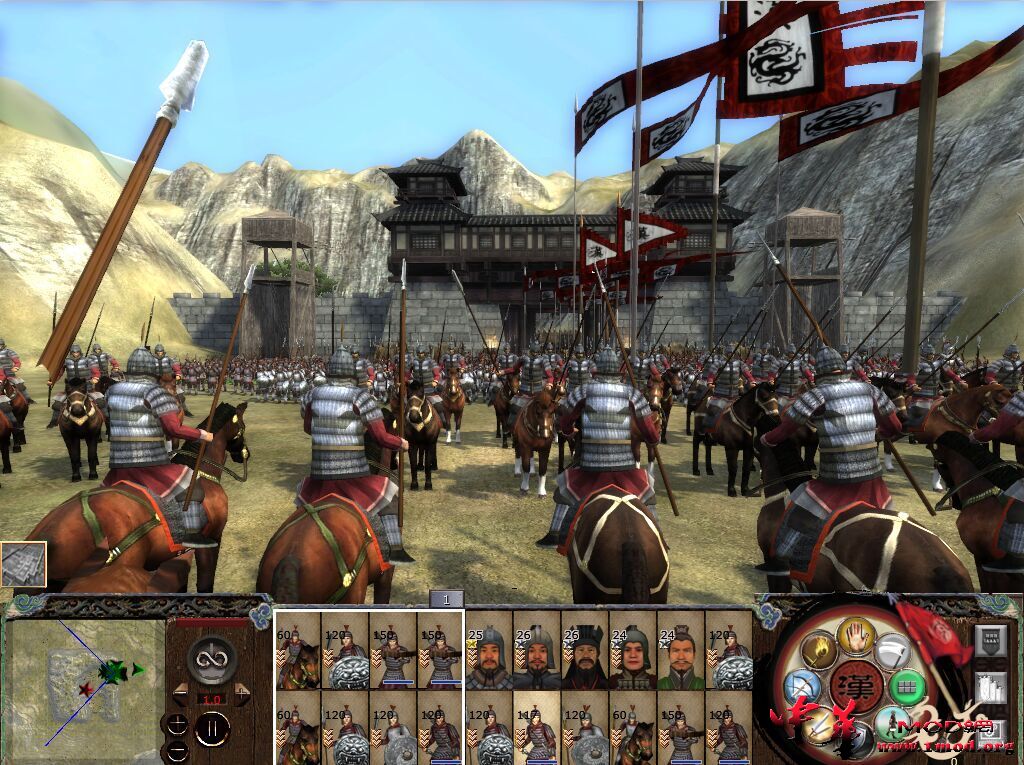
Task: Toggle the green formation grid button
Action: pyautogui.click(x=905, y=687)
